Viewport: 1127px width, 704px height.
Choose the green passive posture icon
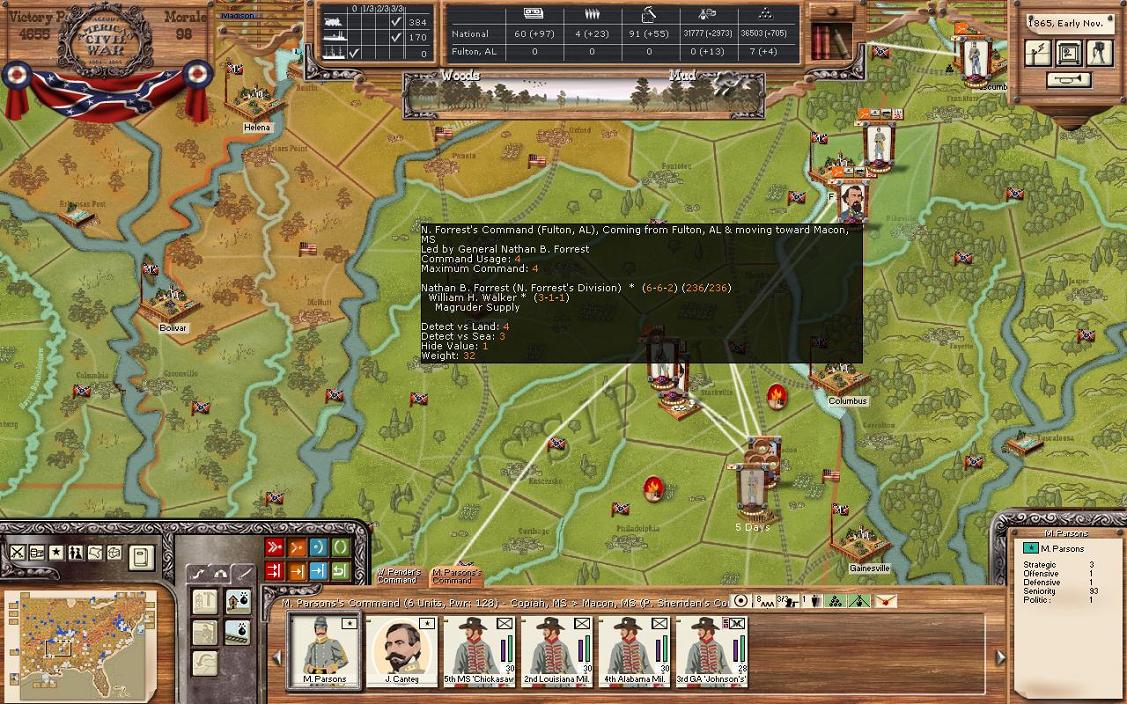(x=340, y=548)
